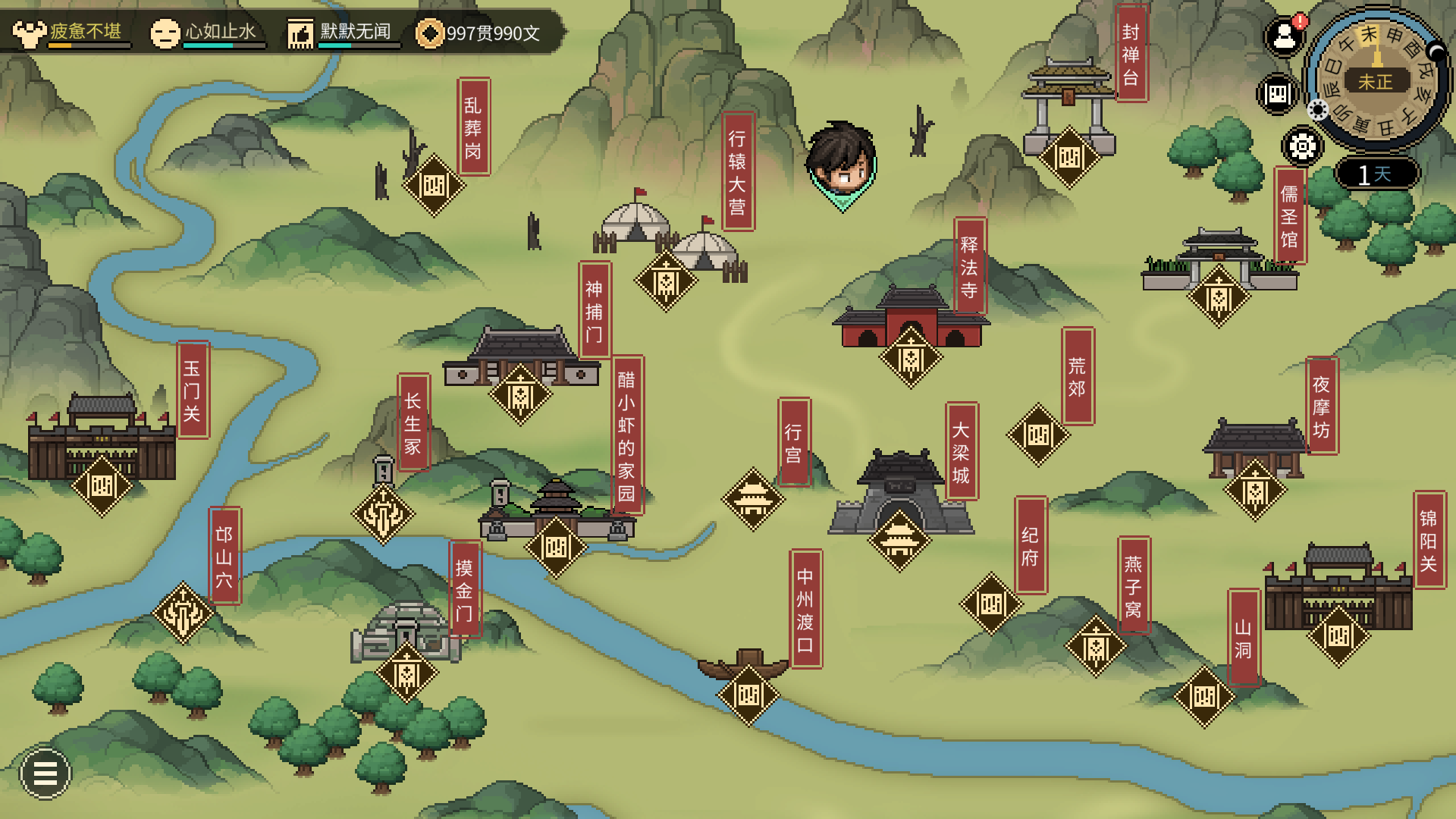
Task: Open the hamburger menu button
Action: (45, 773)
